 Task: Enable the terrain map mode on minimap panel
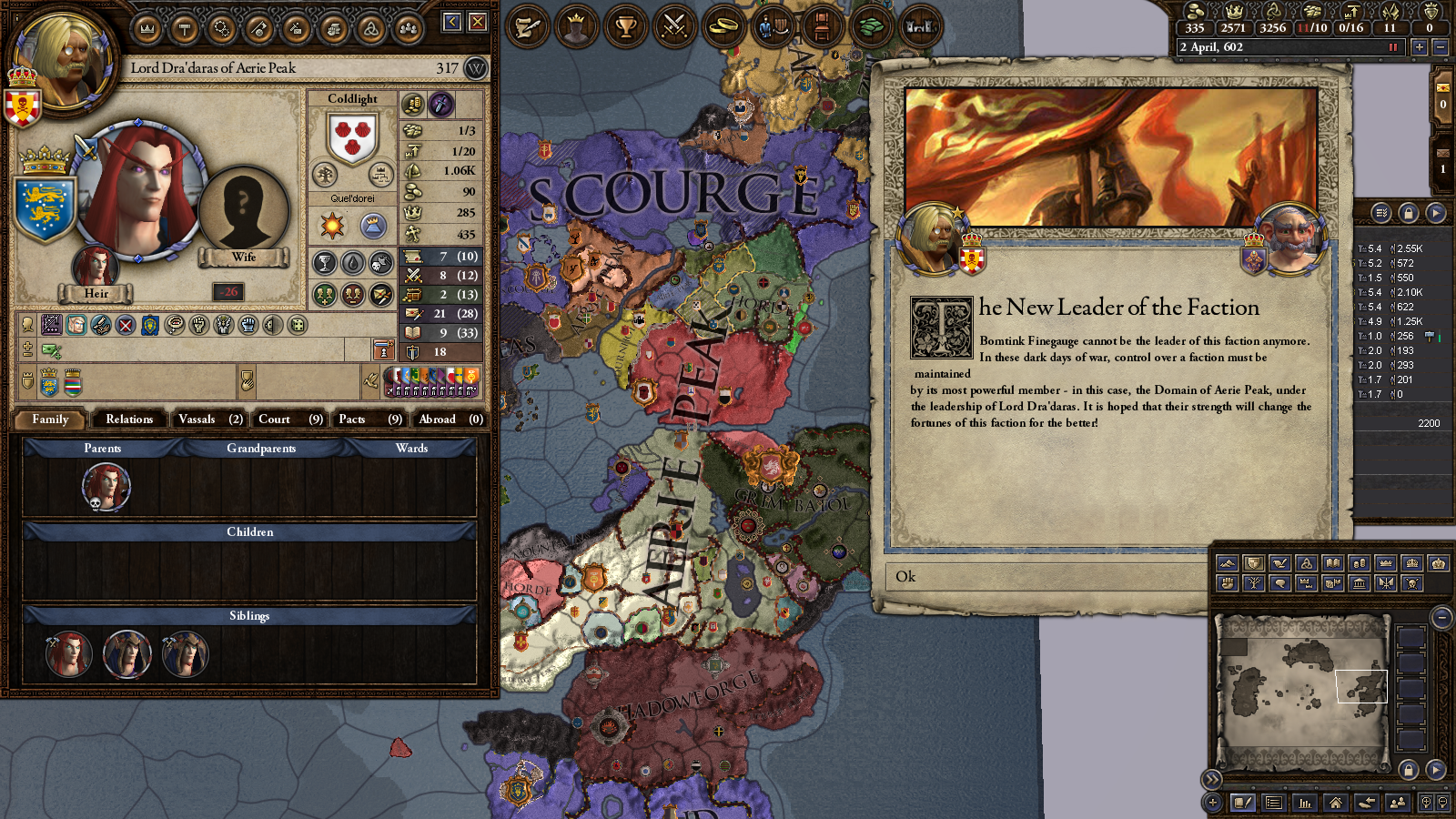[1228, 562]
